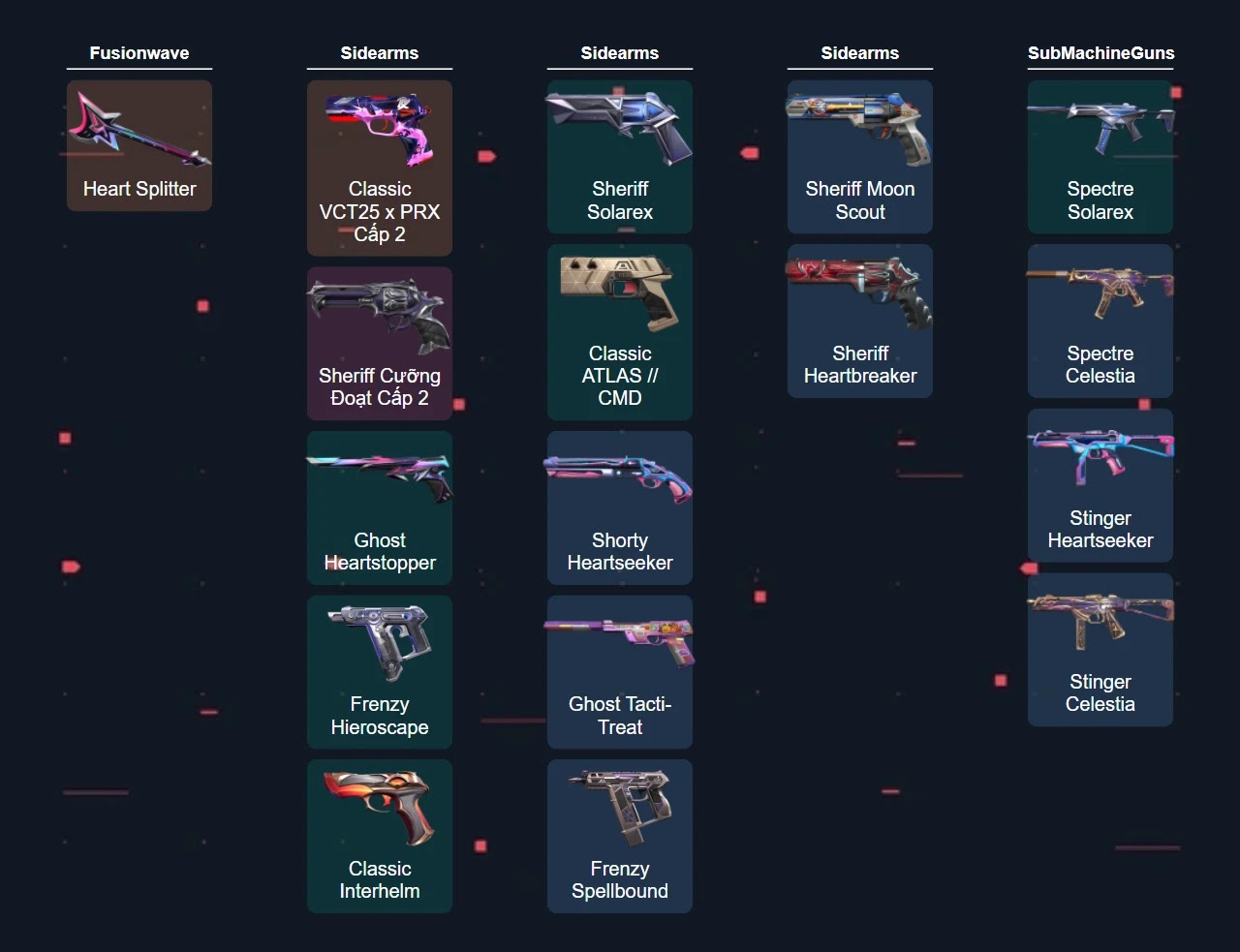1240x952 pixels.
Task: Select the Shorty Heartseeker skin
Action: coord(619,507)
